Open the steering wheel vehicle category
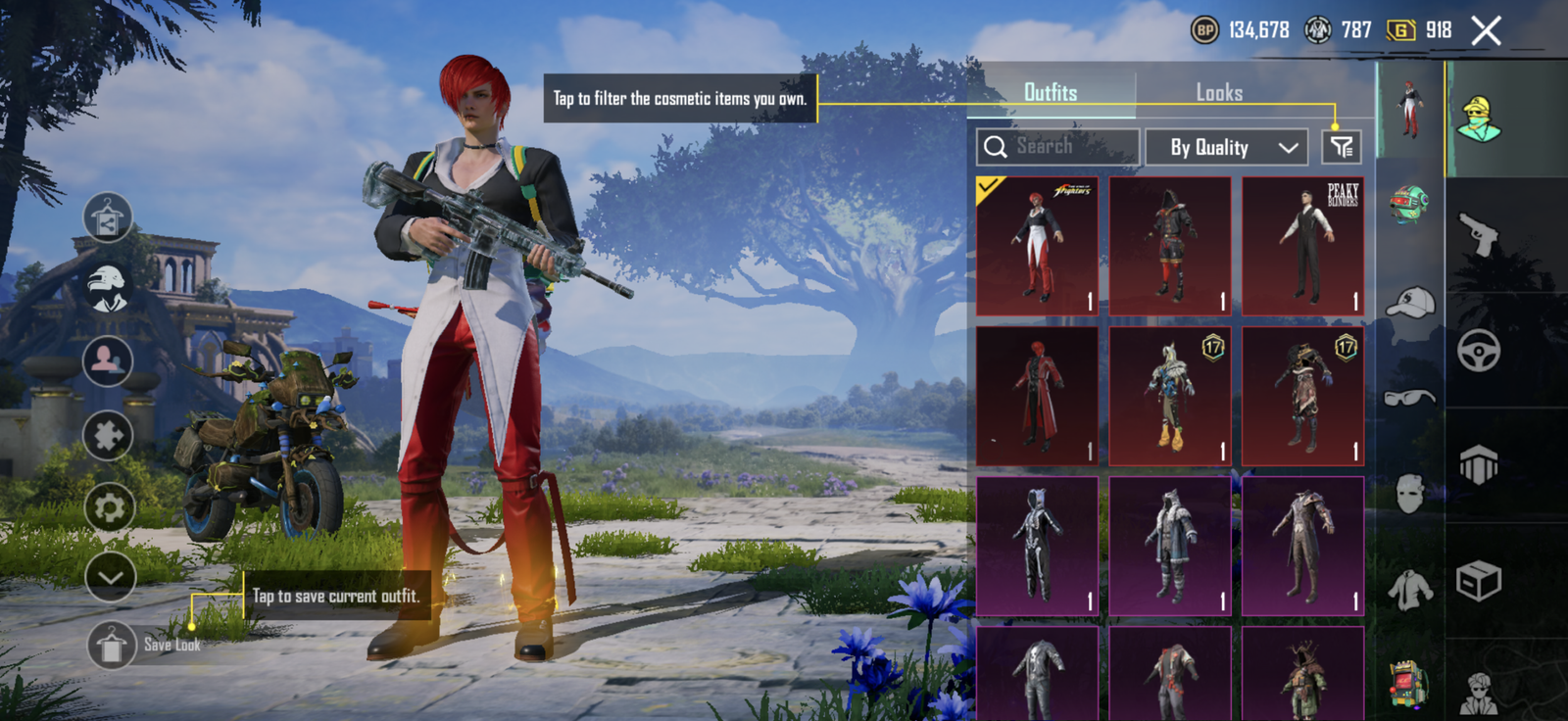 [1479, 350]
